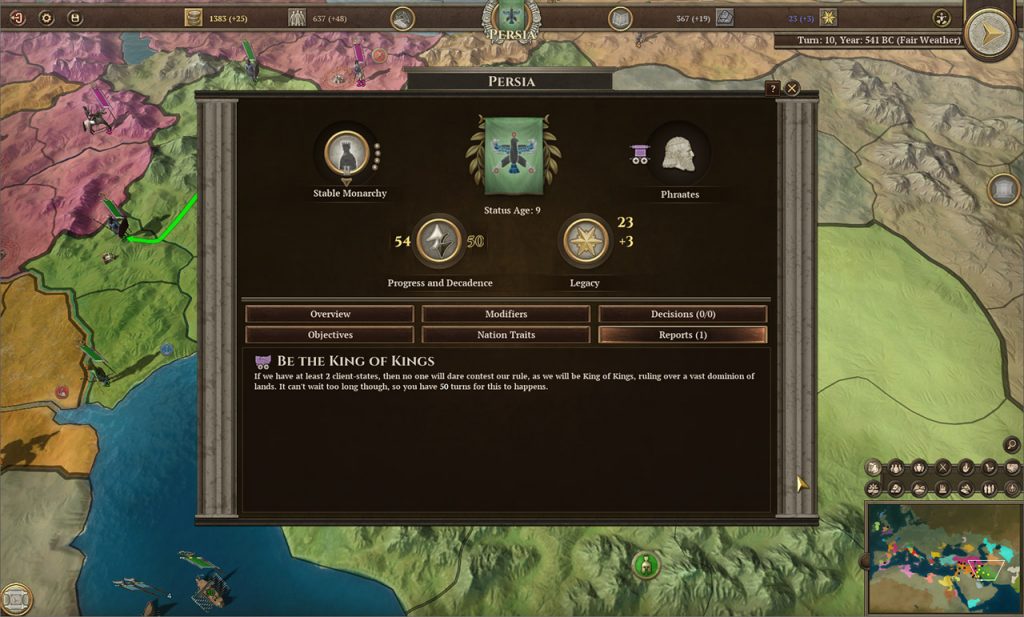Image resolution: width=1024 pixels, height=617 pixels.
Task: Close the Persia nation panel
Action: pyautogui.click(x=792, y=88)
